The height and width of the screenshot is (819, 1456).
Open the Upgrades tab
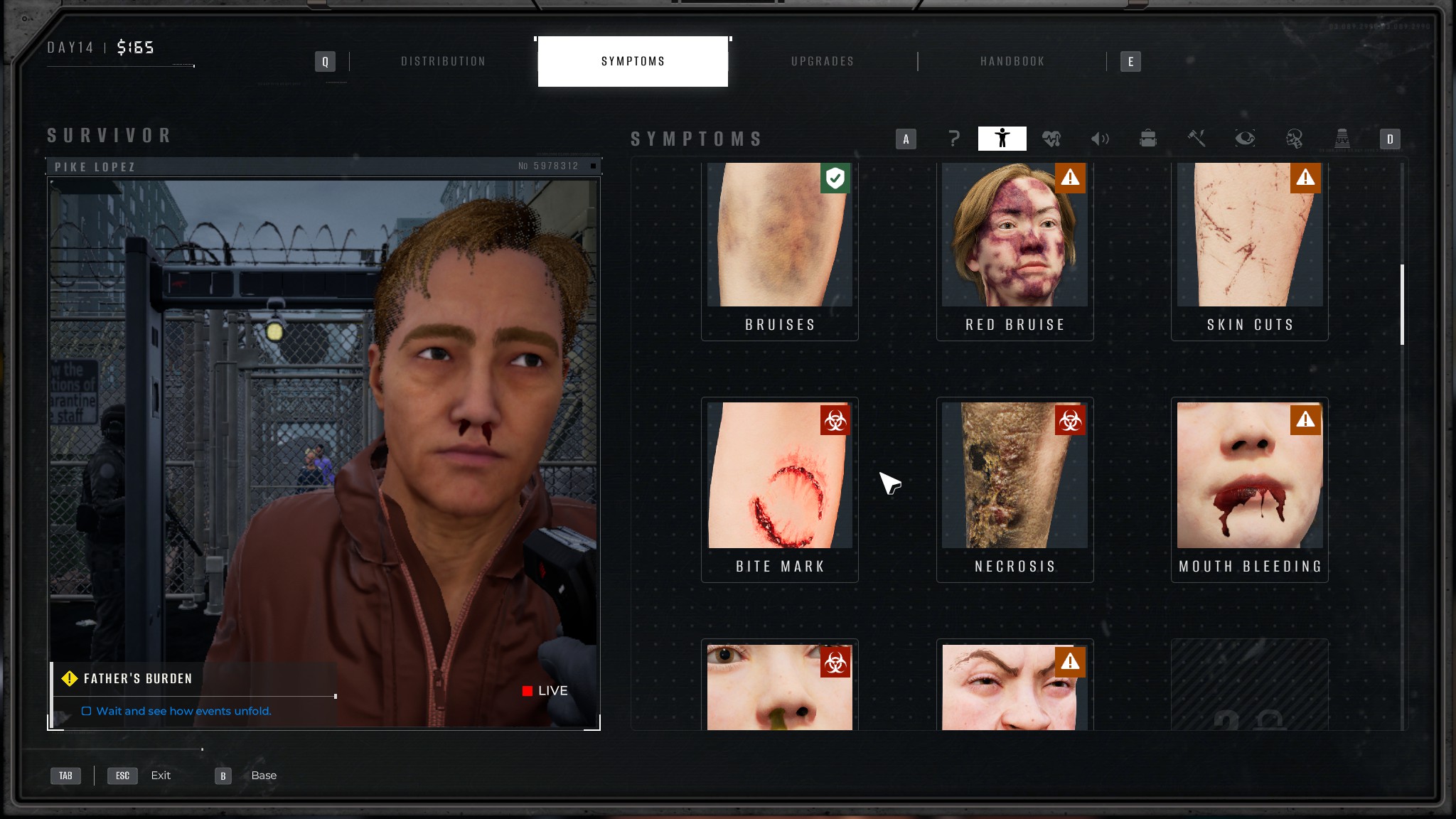pyautogui.click(x=823, y=61)
